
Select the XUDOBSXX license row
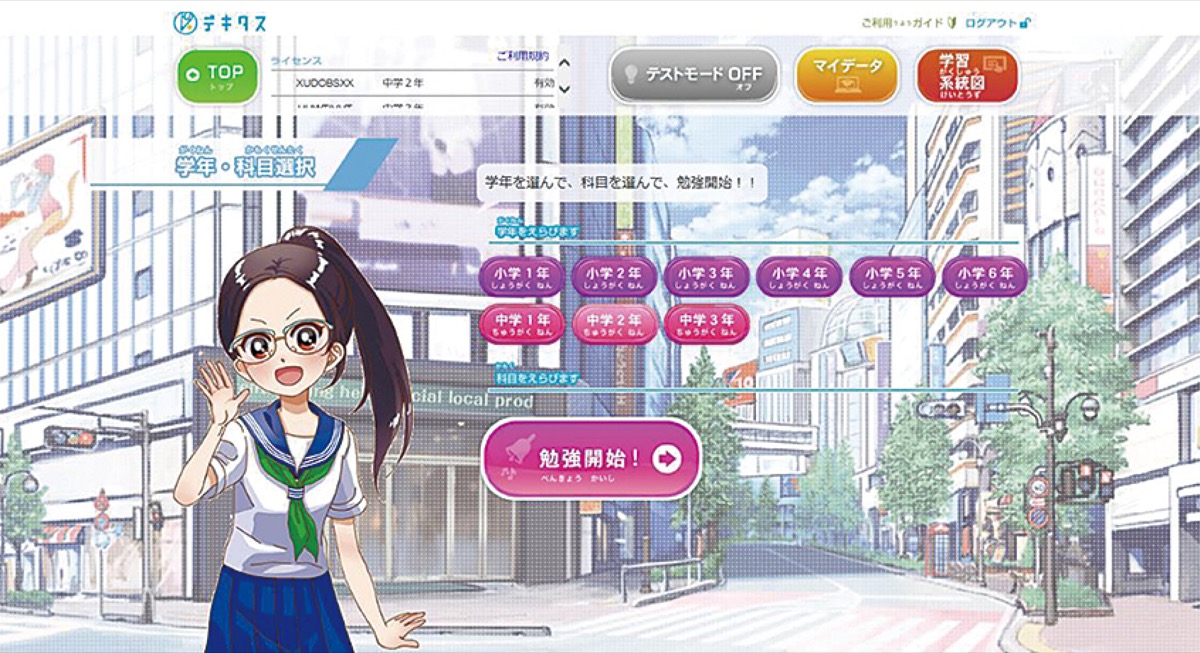(410, 84)
